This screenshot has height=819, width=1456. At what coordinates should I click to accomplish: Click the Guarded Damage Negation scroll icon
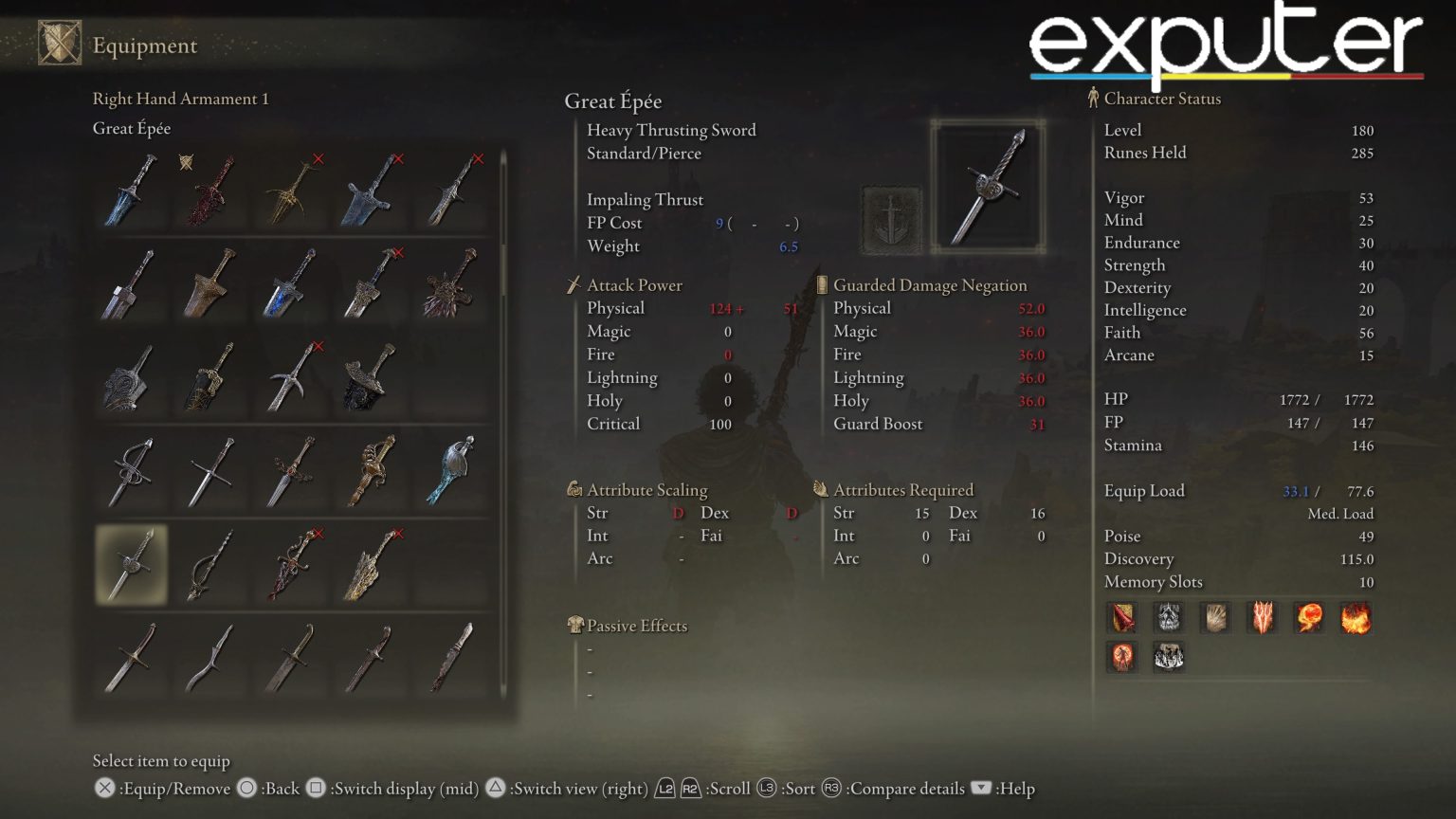tap(821, 284)
